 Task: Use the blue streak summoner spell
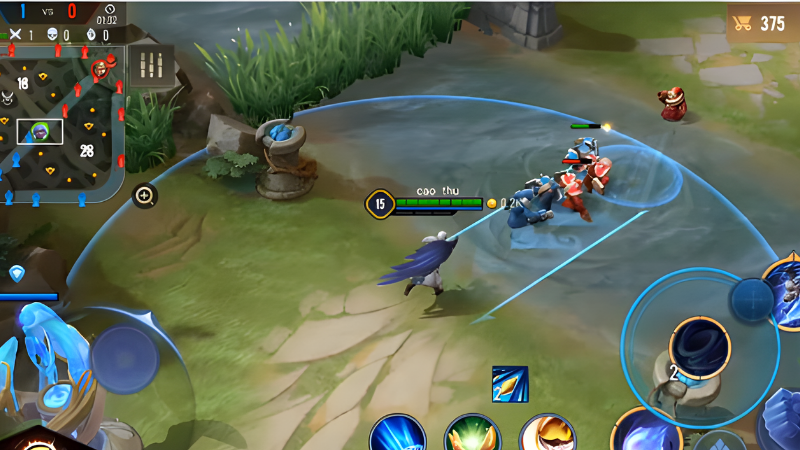[x=397, y=433]
